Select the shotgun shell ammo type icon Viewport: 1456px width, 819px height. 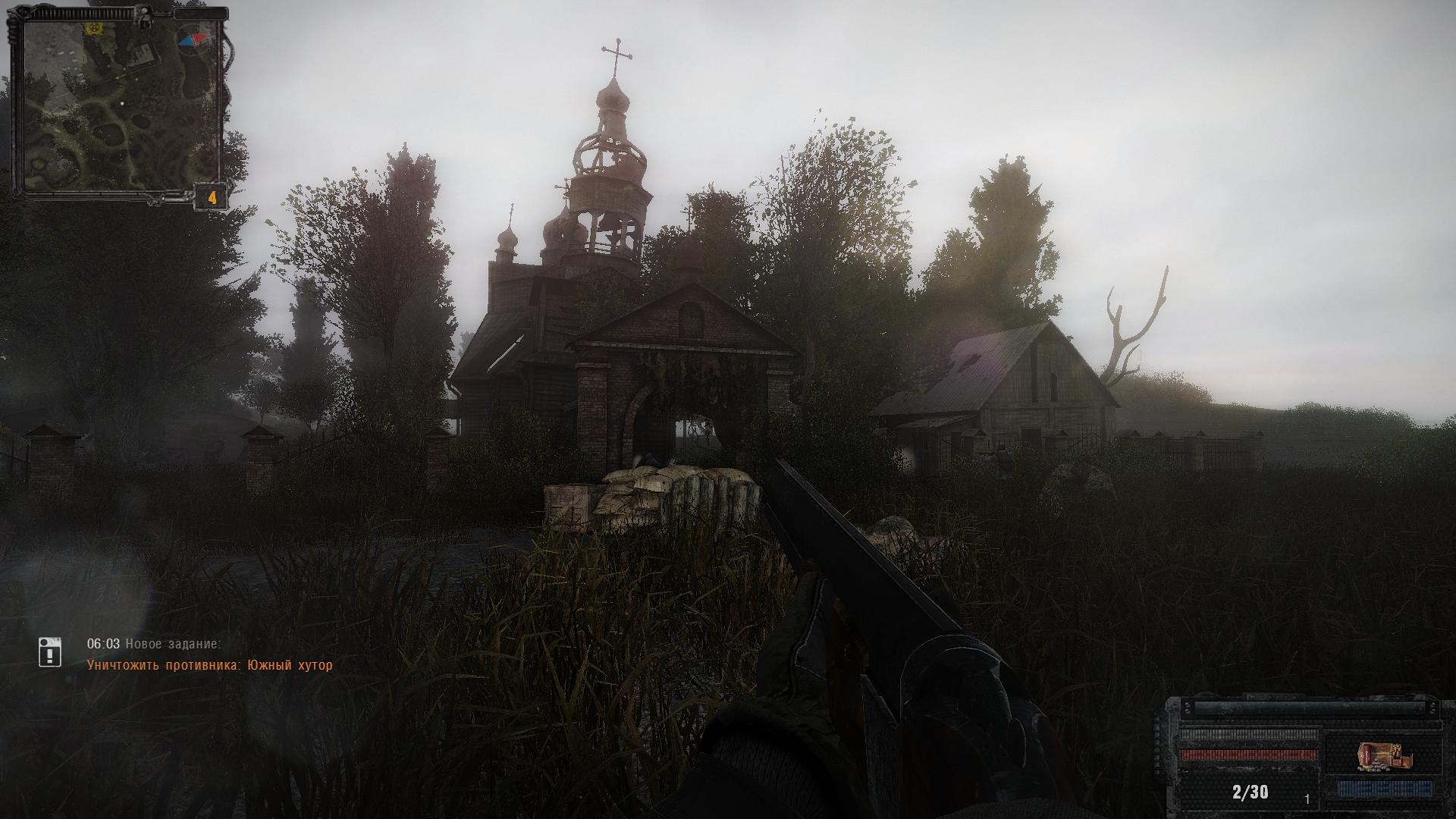[x=1385, y=758]
